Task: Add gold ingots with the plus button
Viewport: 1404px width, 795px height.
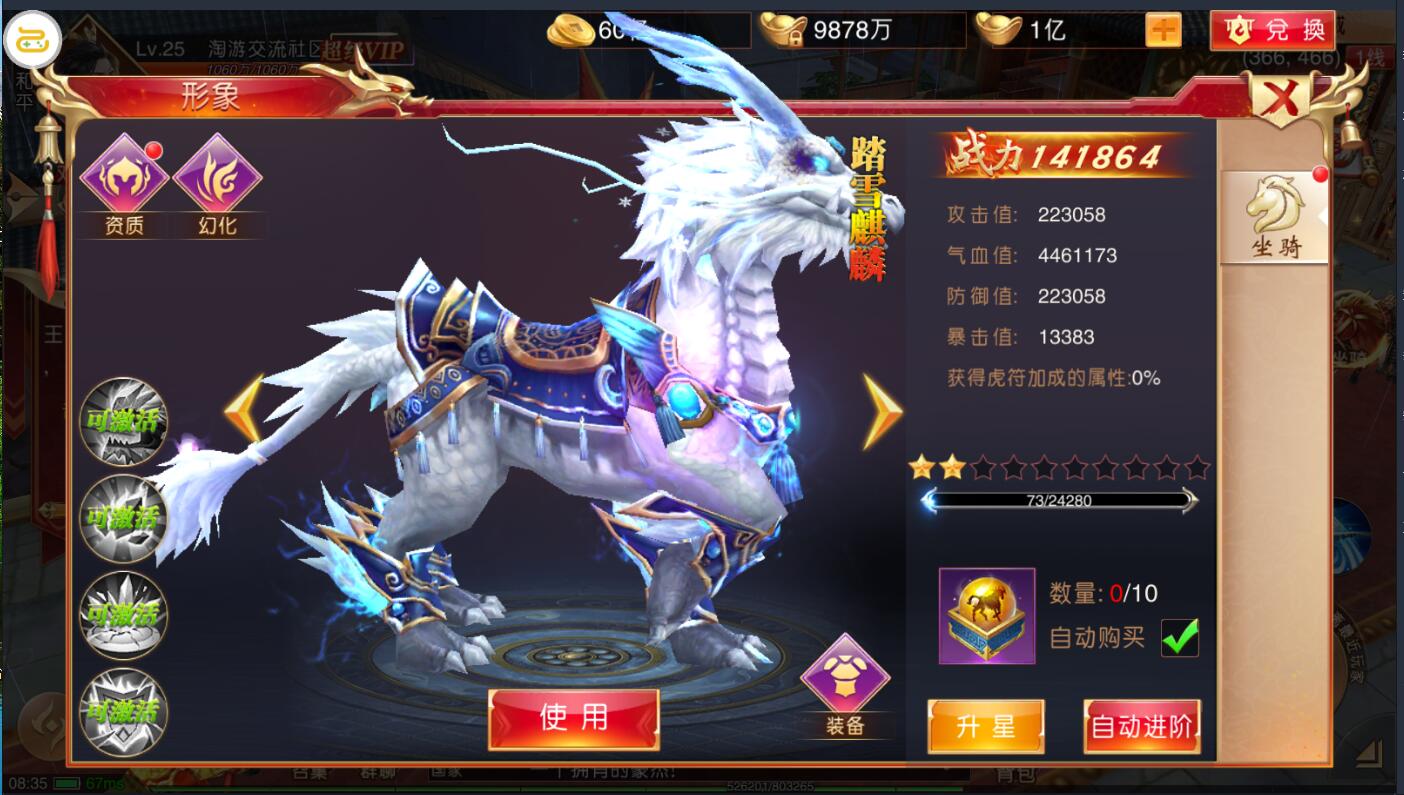Action: [x=1163, y=30]
